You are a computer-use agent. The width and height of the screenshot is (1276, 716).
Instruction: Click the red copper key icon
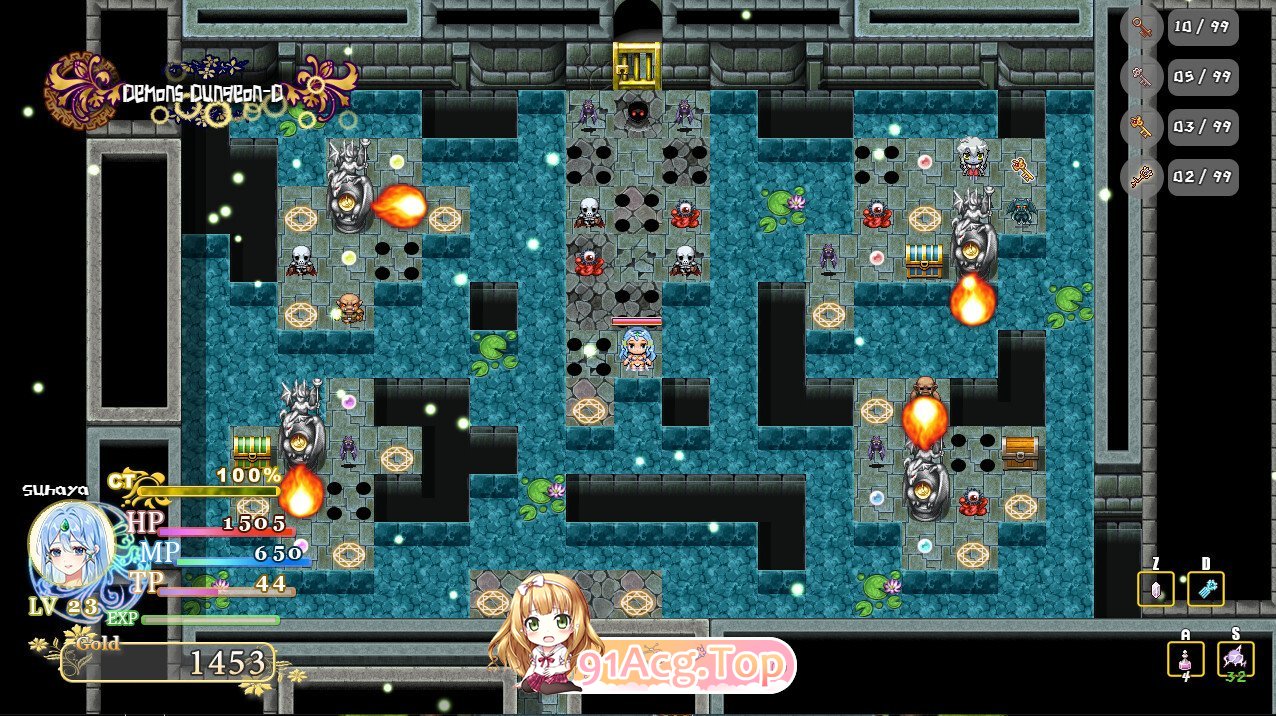click(x=1141, y=27)
